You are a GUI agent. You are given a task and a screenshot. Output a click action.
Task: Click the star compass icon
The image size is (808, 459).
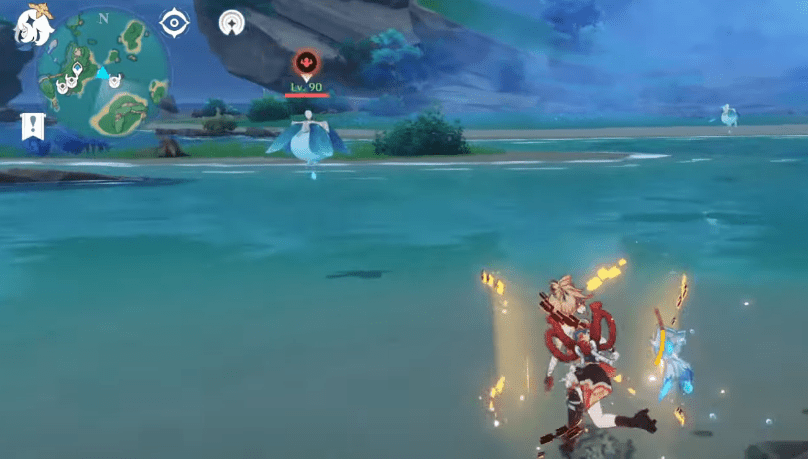click(232, 21)
